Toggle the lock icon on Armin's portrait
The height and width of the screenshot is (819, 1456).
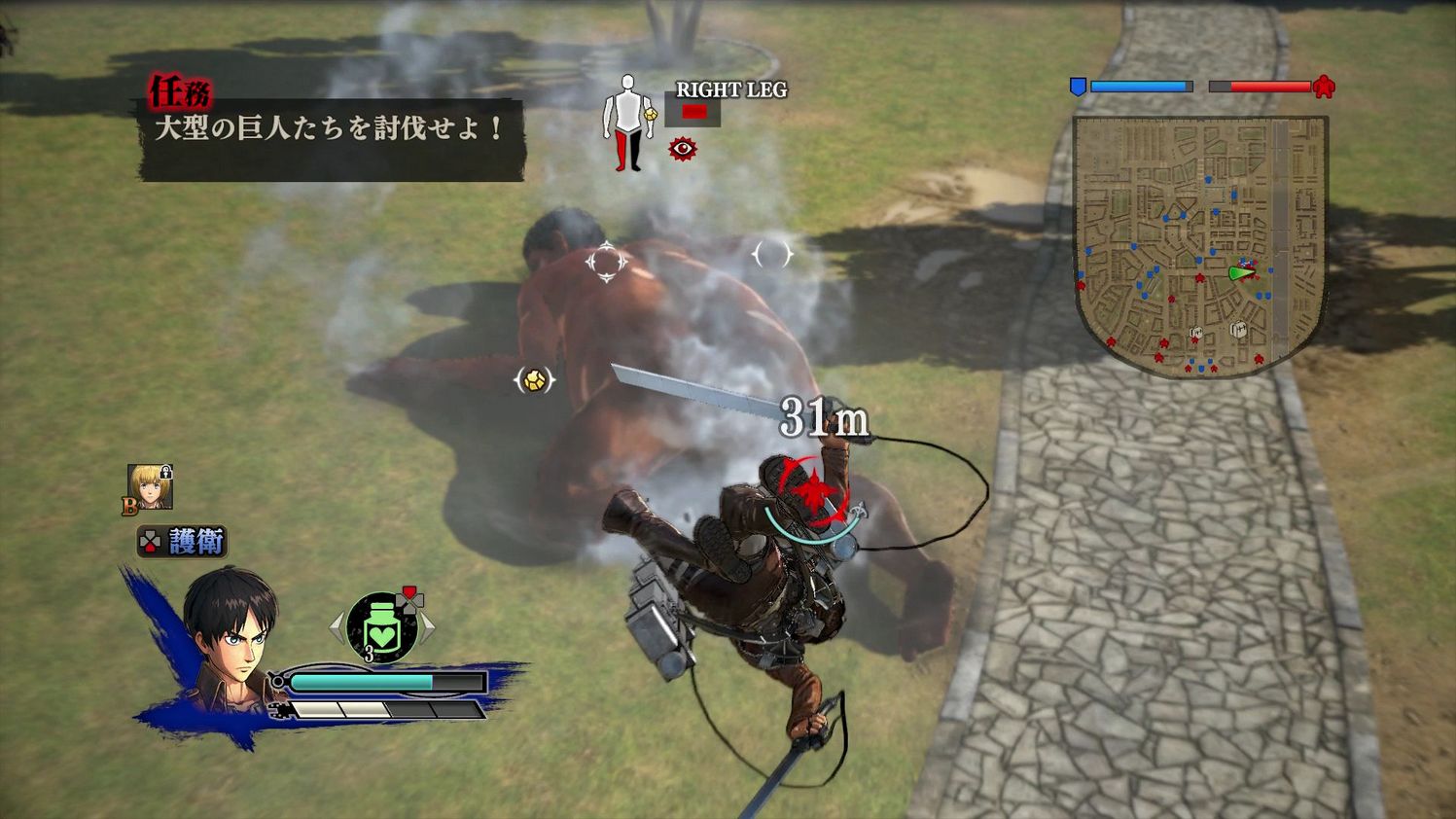[167, 474]
